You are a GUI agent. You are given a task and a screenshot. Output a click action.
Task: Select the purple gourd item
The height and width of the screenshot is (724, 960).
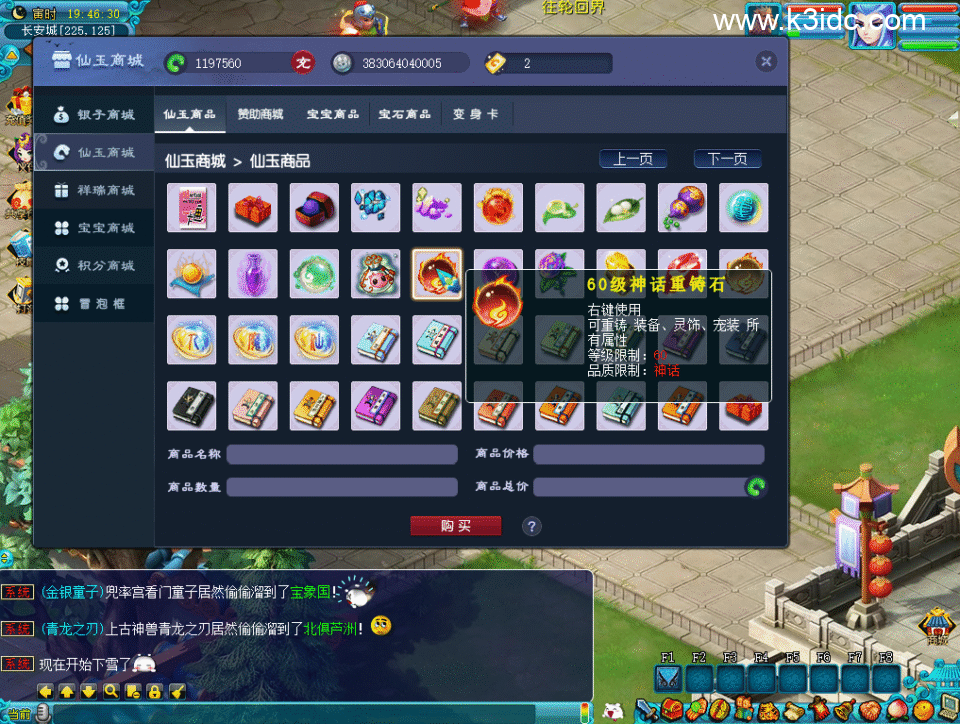click(682, 208)
